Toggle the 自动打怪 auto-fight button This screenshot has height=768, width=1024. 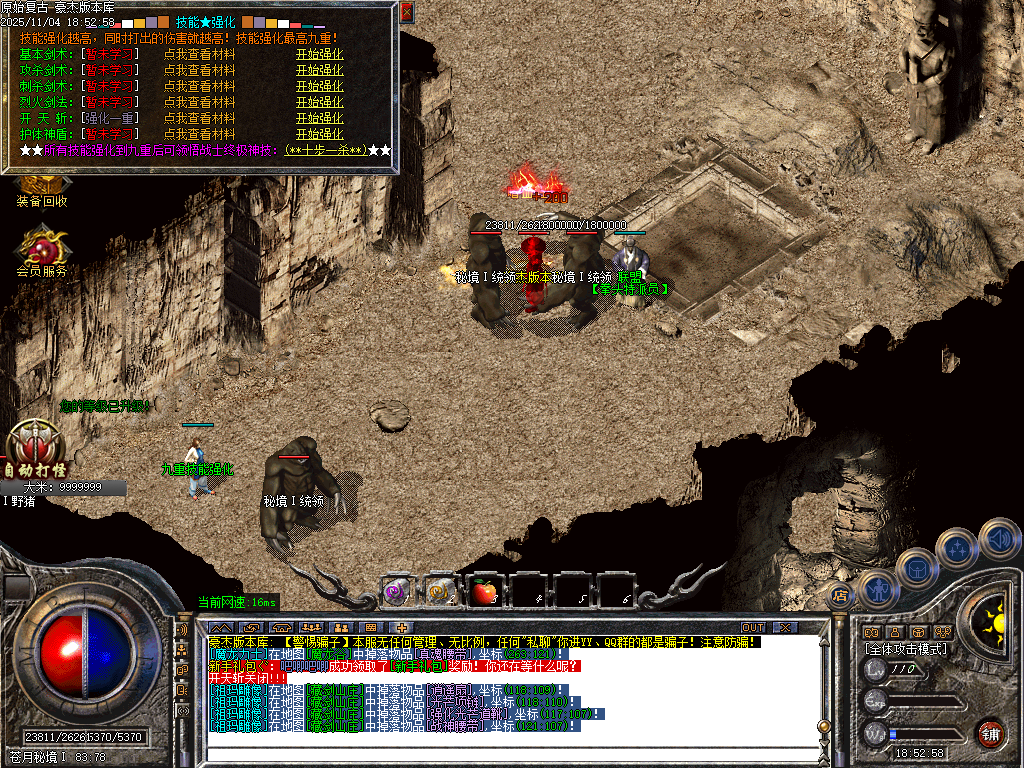(x=34, y=452)
